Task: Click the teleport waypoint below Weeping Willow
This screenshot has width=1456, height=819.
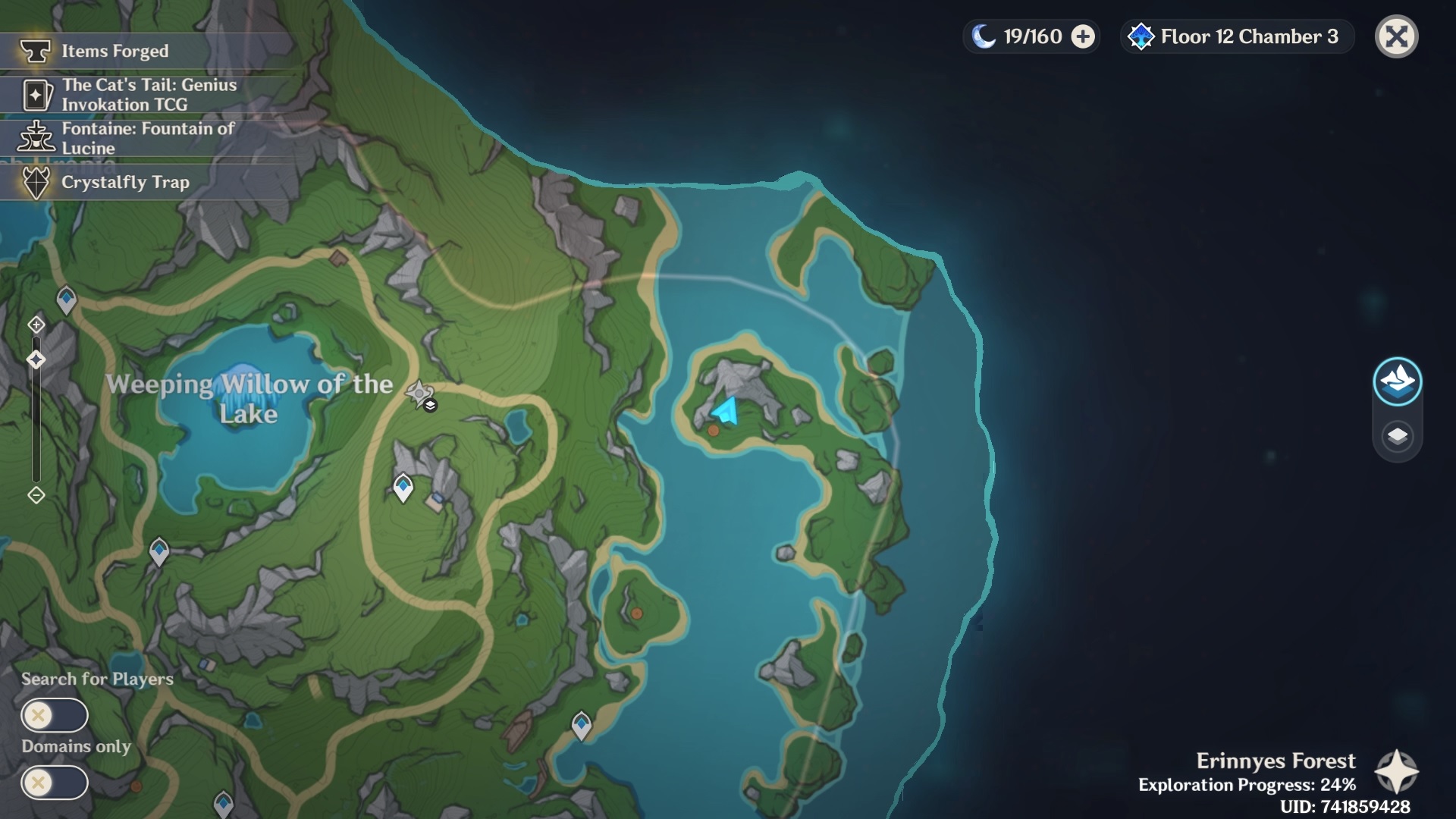Action: tap(403, 488)
